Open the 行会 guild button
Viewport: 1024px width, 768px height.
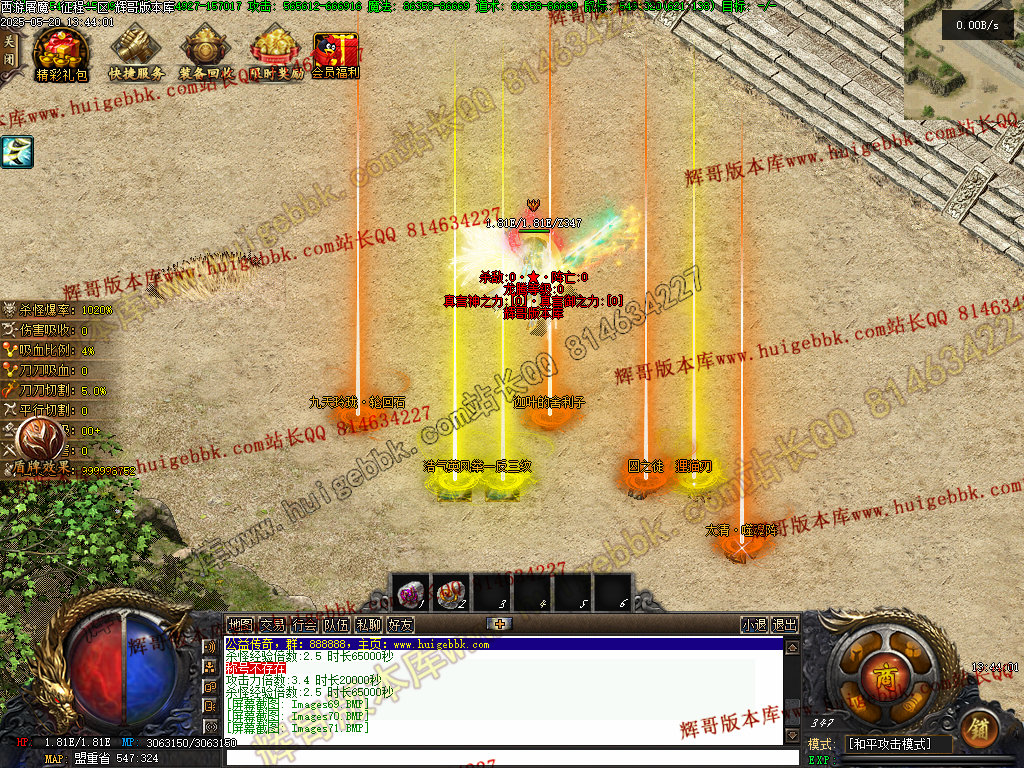304,625
